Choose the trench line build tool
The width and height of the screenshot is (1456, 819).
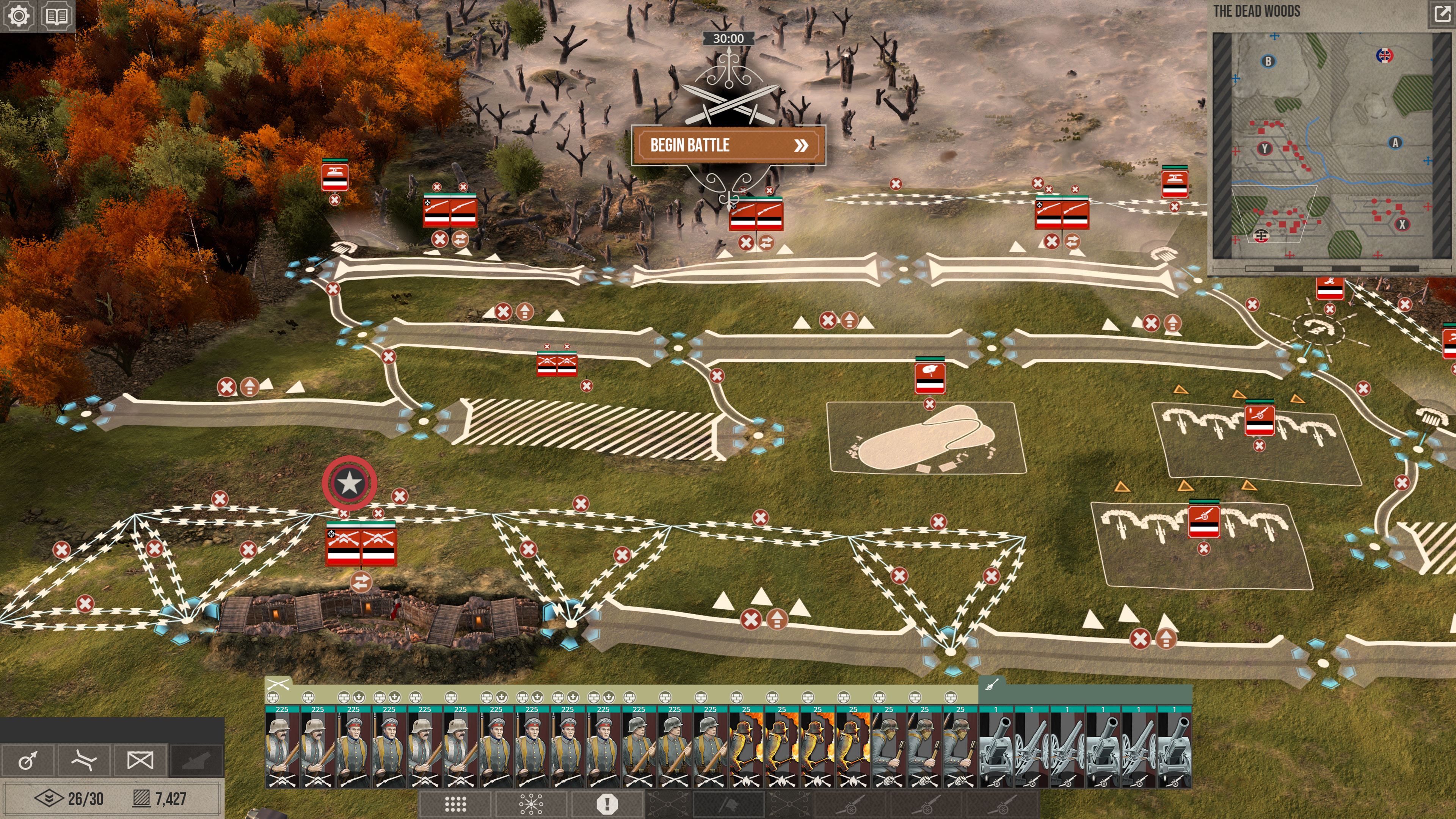84,760
